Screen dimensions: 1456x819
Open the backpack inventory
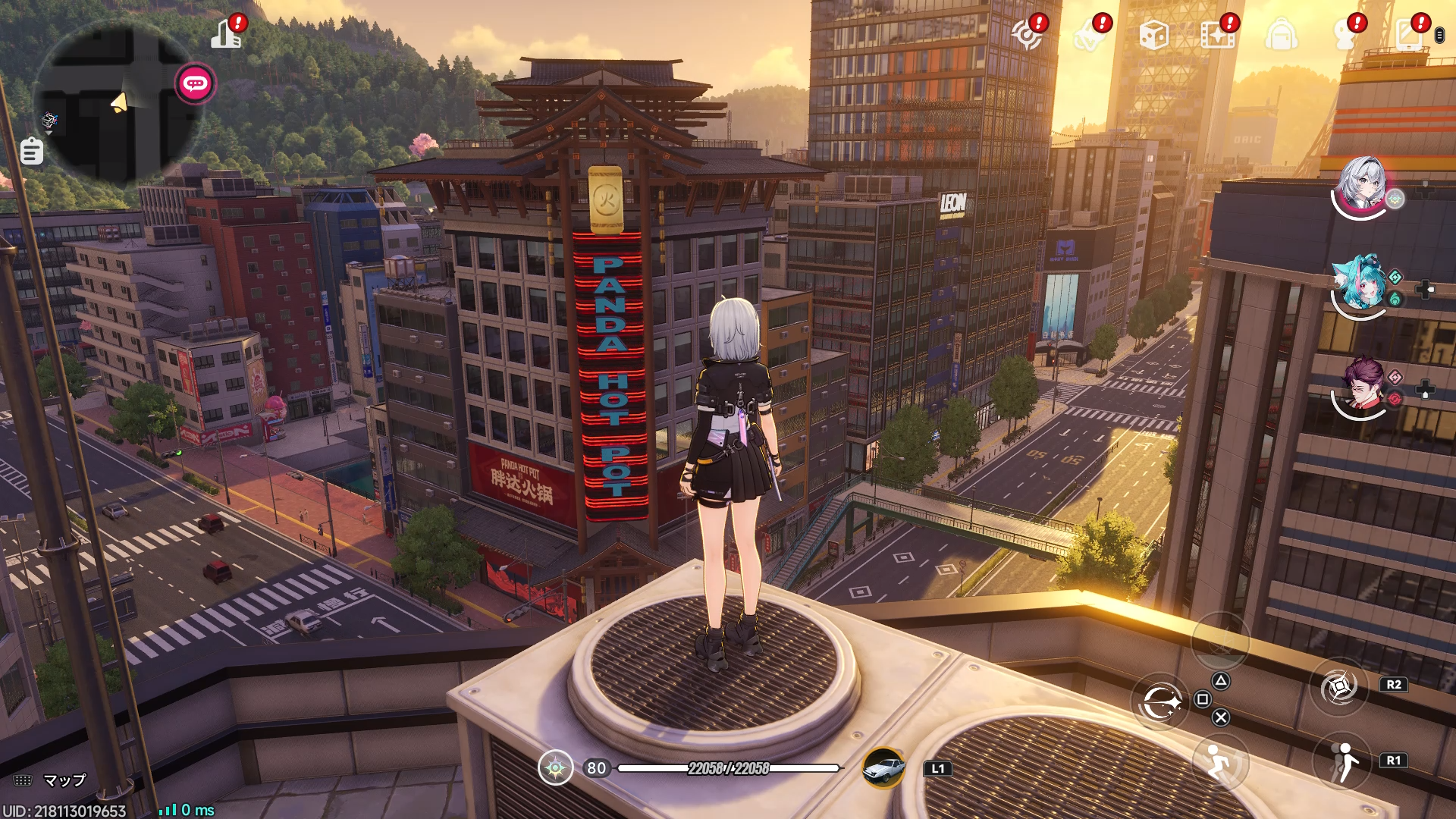point(1281,35)
